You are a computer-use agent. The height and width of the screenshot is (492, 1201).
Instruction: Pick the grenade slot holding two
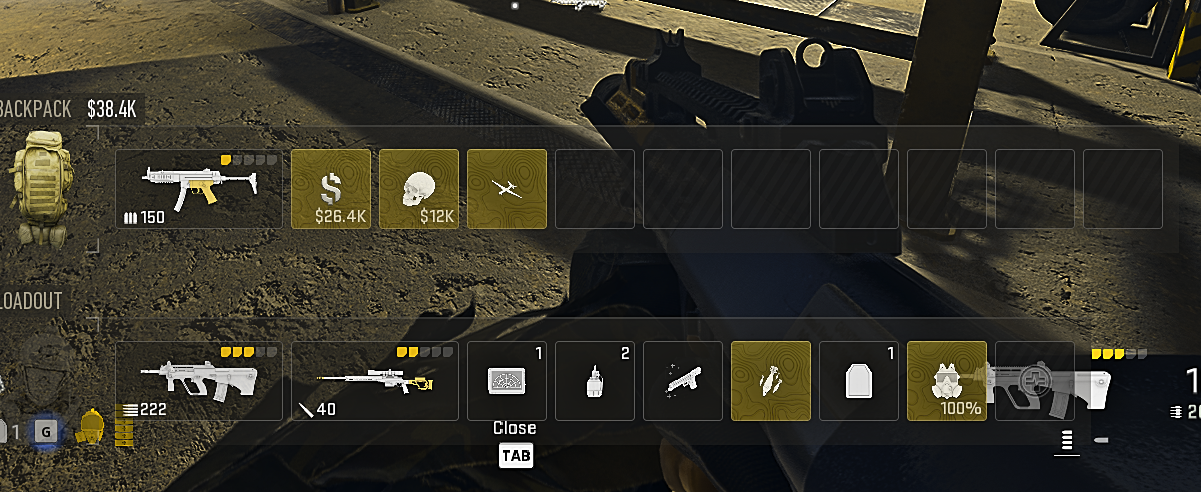point(595,381)
